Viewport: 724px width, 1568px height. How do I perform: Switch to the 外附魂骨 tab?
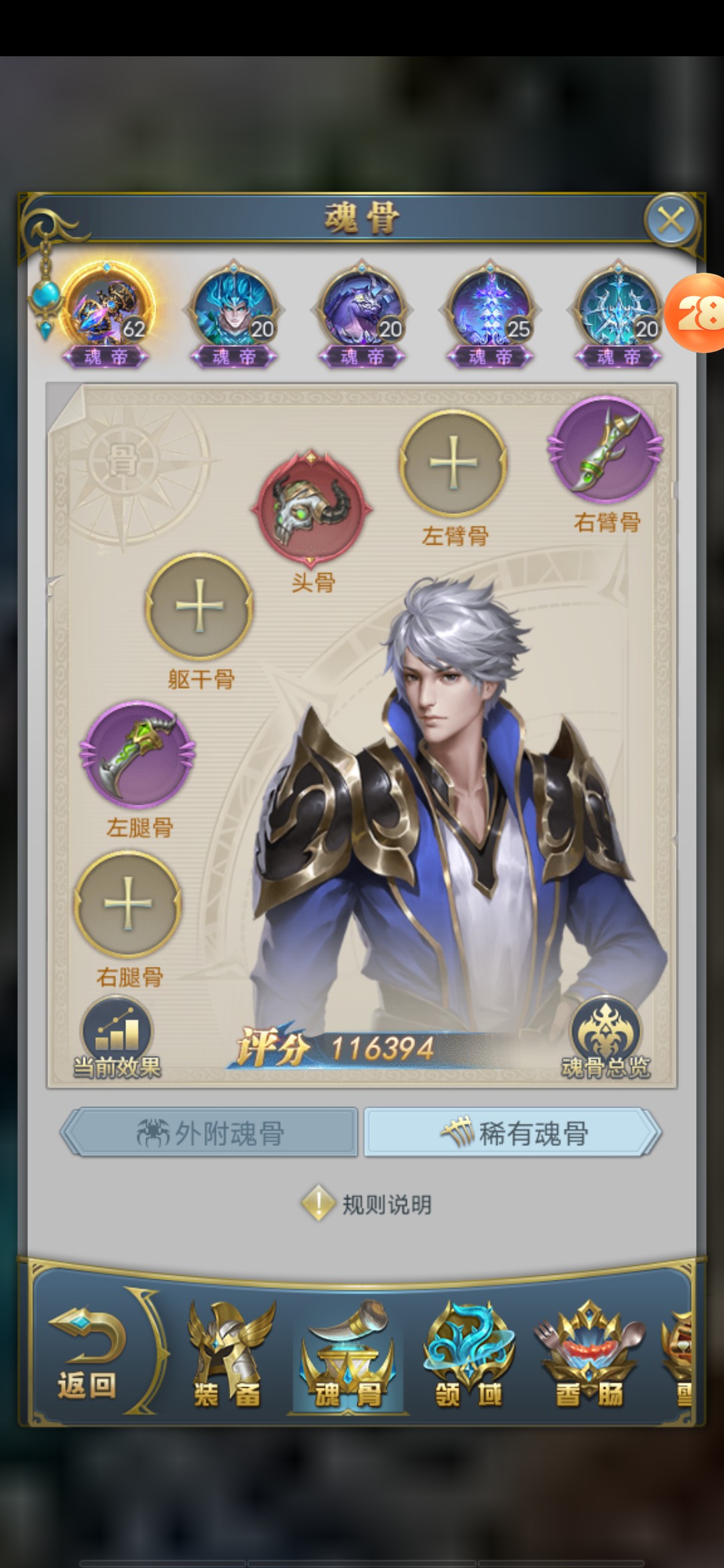[210, 1133]
